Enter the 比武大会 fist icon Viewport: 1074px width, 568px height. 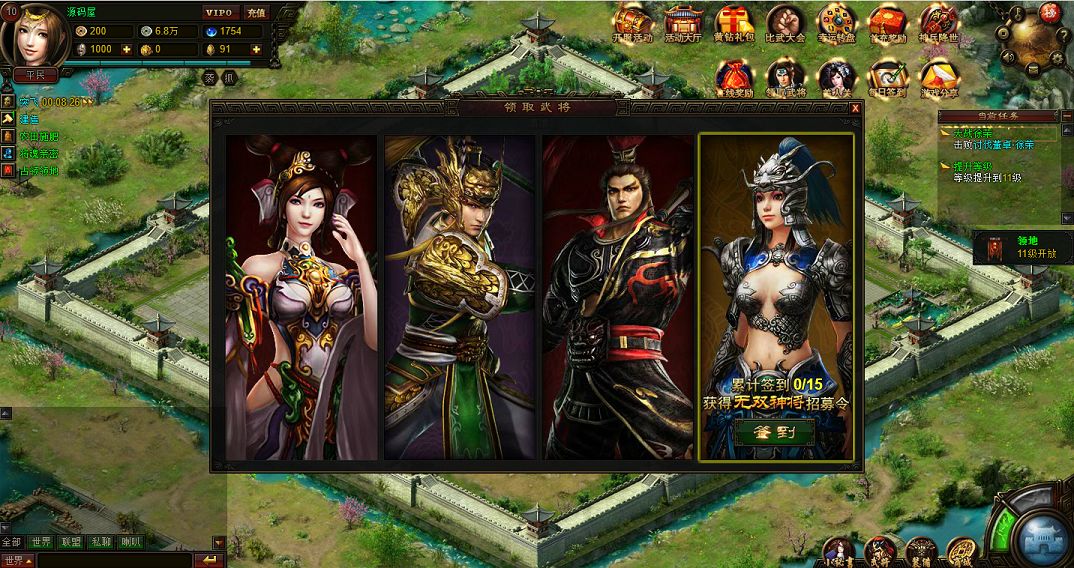pos(785,24)
